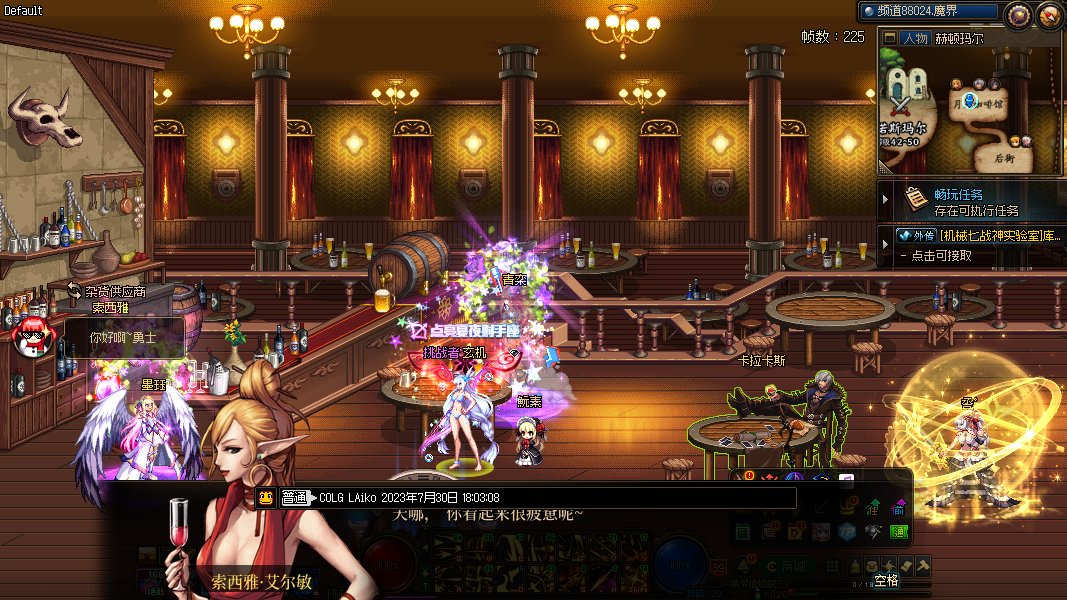Click the gear-shaped purple icon button

pyautogui.click(x=1018, y=14)
